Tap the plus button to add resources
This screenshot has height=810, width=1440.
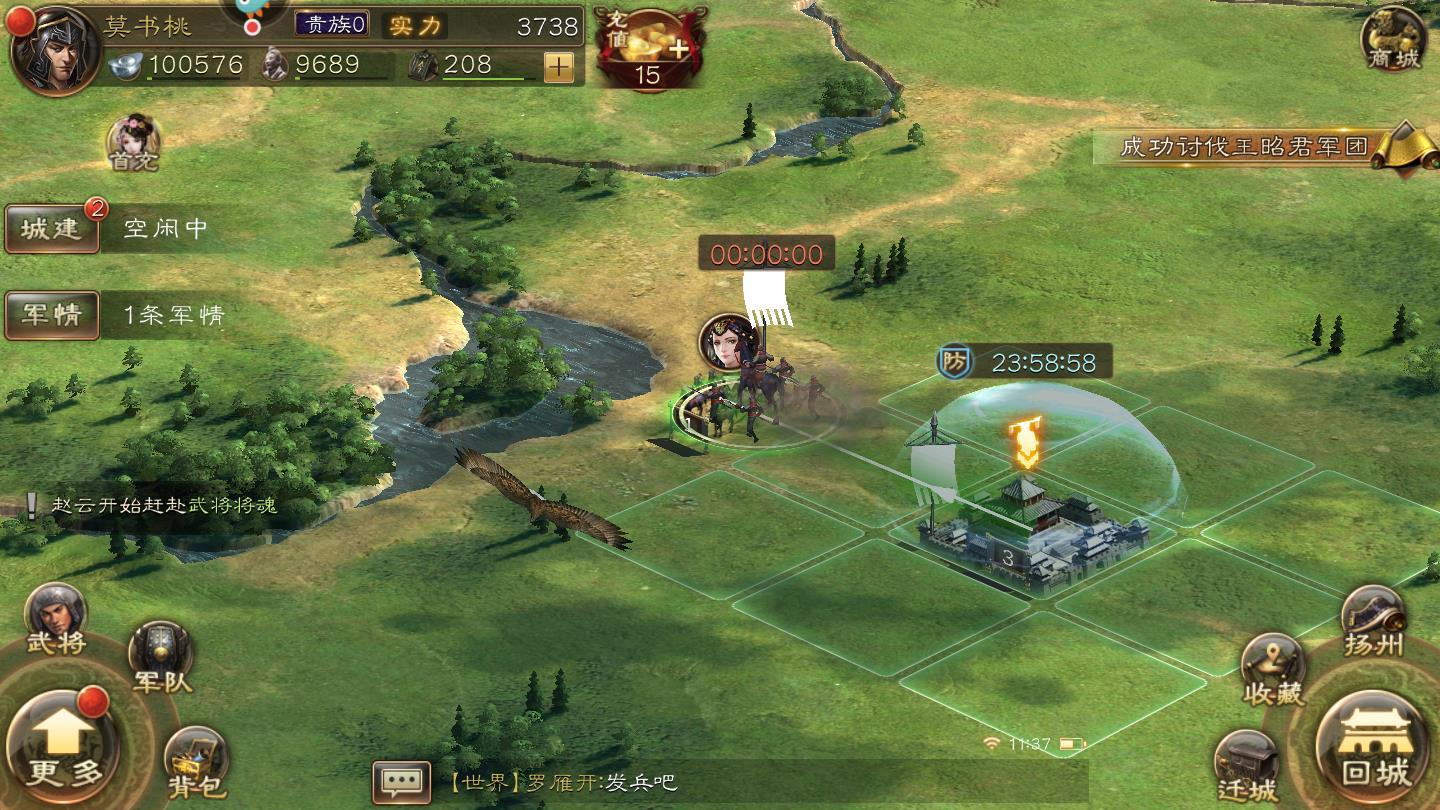(558, 67)
